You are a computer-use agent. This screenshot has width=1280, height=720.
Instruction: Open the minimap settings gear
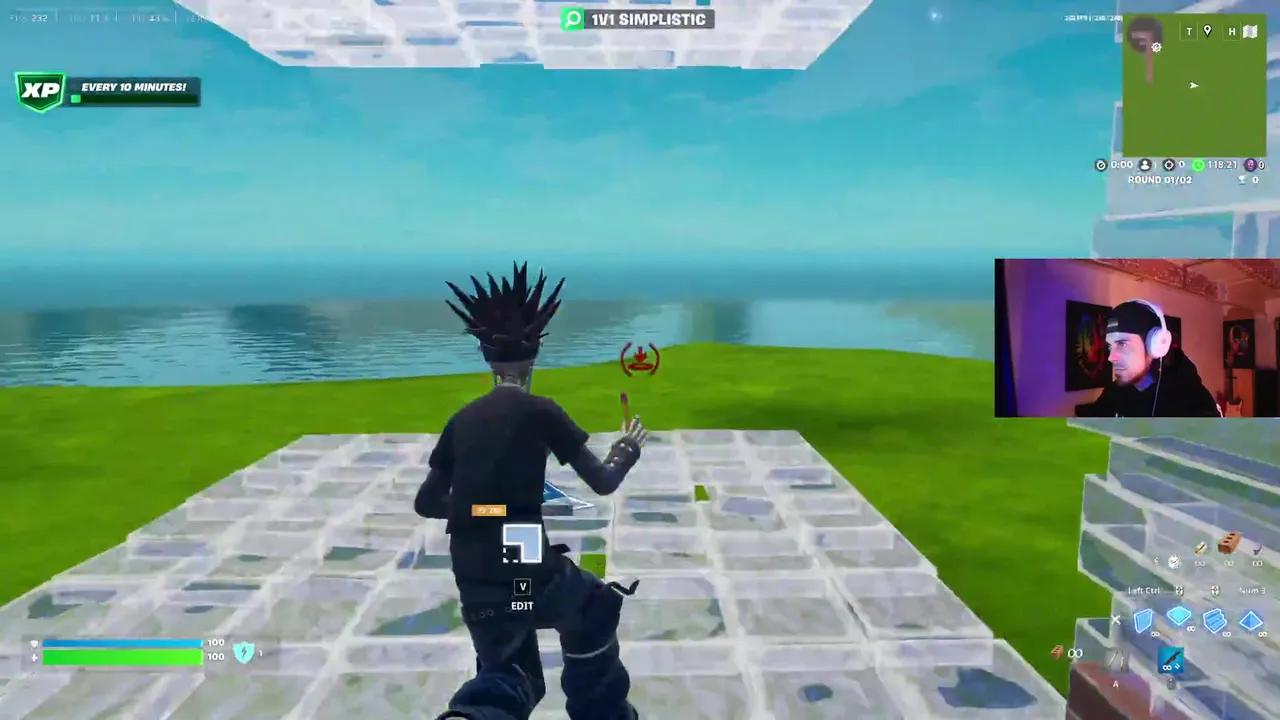1156,48
